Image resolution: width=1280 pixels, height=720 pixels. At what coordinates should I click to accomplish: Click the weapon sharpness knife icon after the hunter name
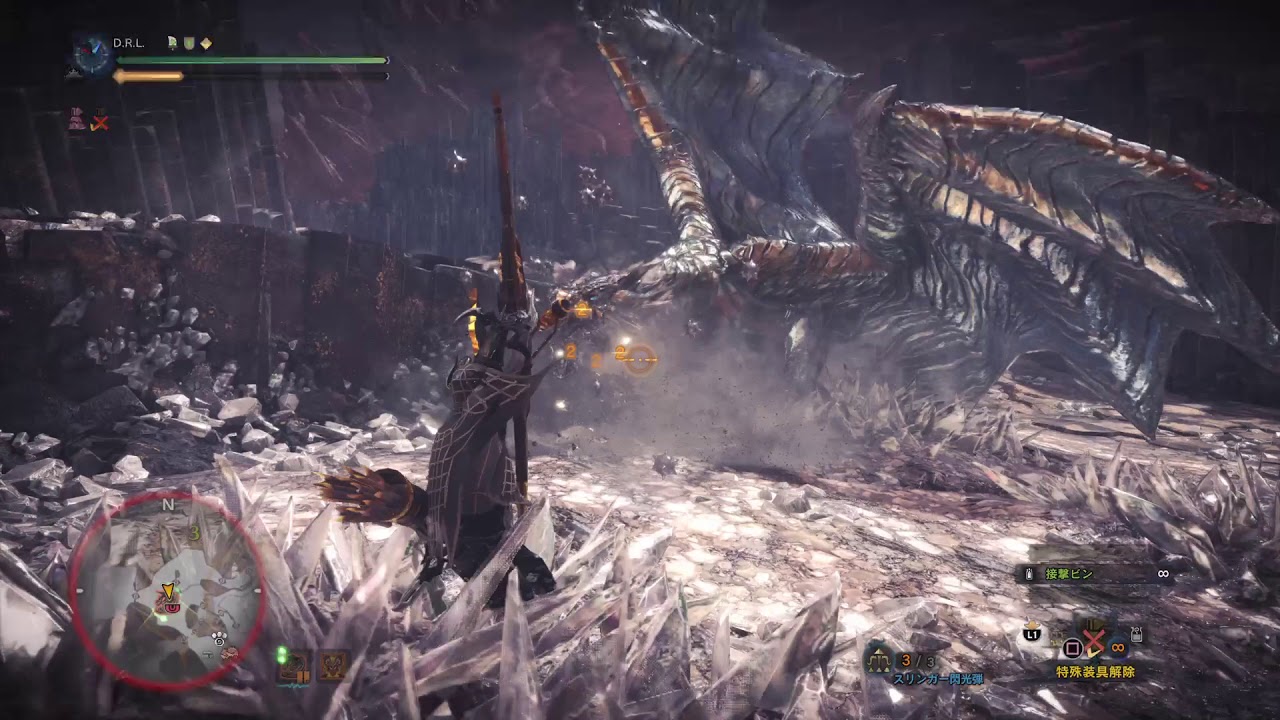[x=171, y=43]
